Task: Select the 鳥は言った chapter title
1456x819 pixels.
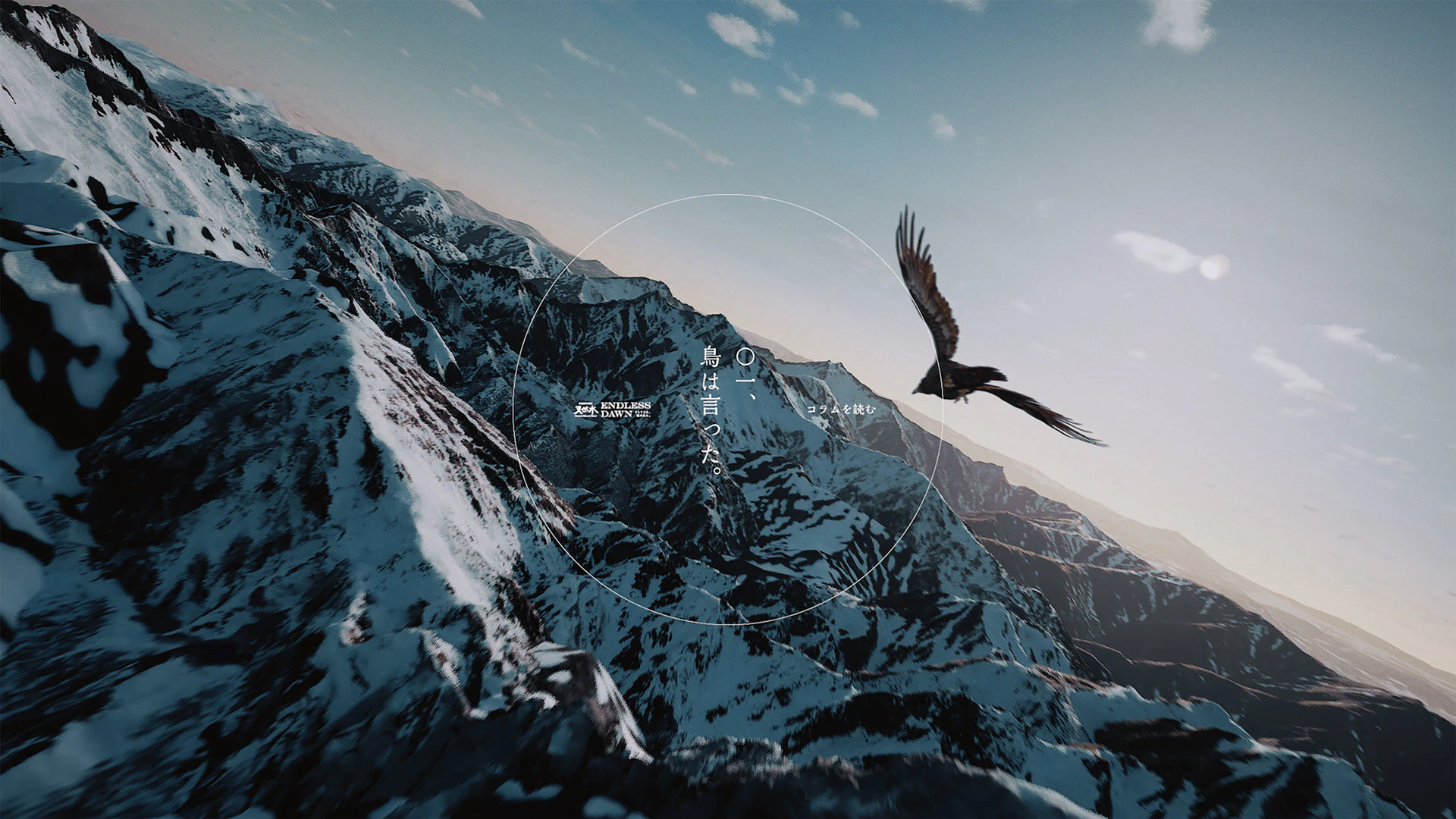Action: click(x=711, y=409)
